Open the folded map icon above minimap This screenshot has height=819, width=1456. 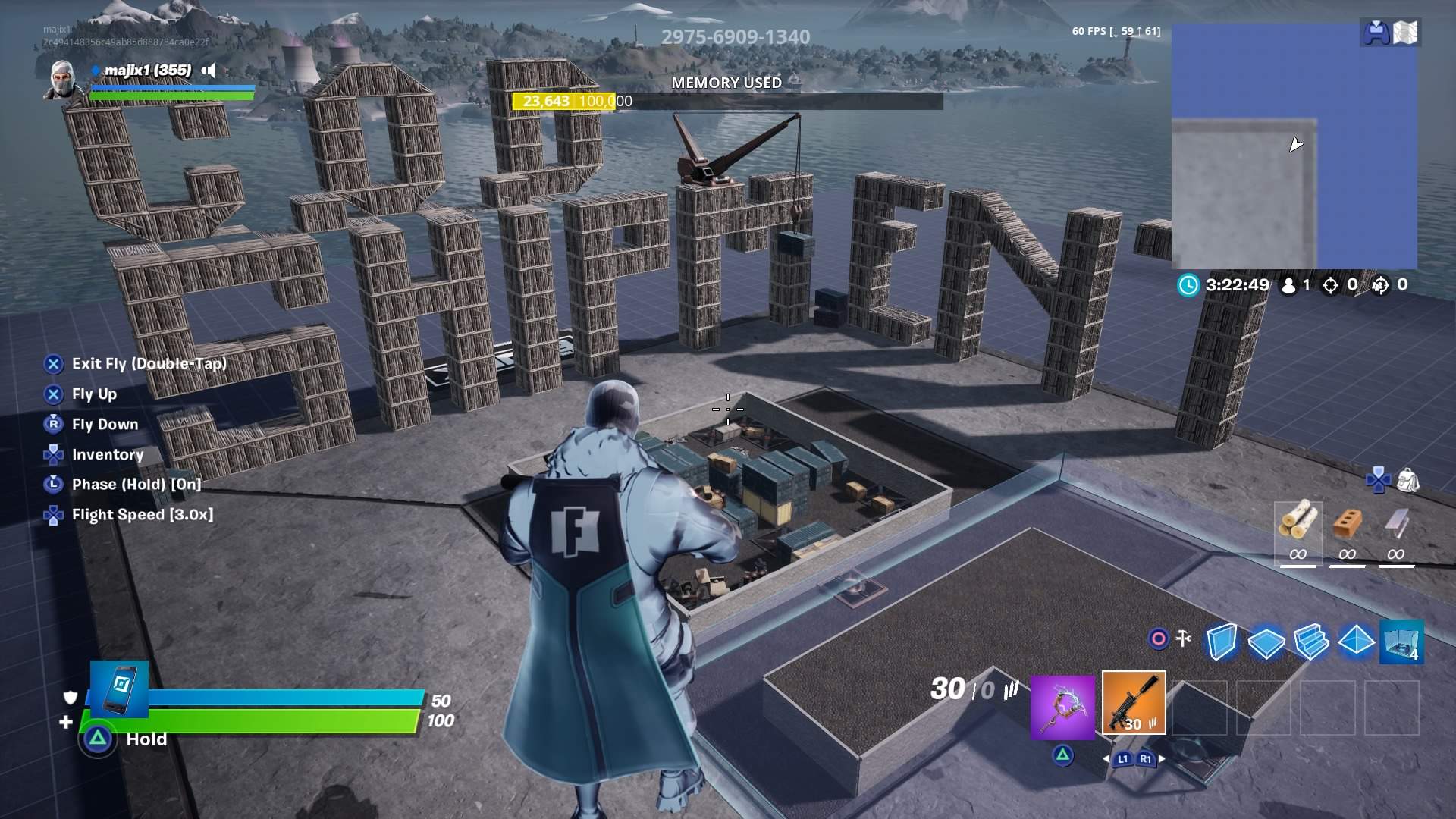click(1405, 33)
